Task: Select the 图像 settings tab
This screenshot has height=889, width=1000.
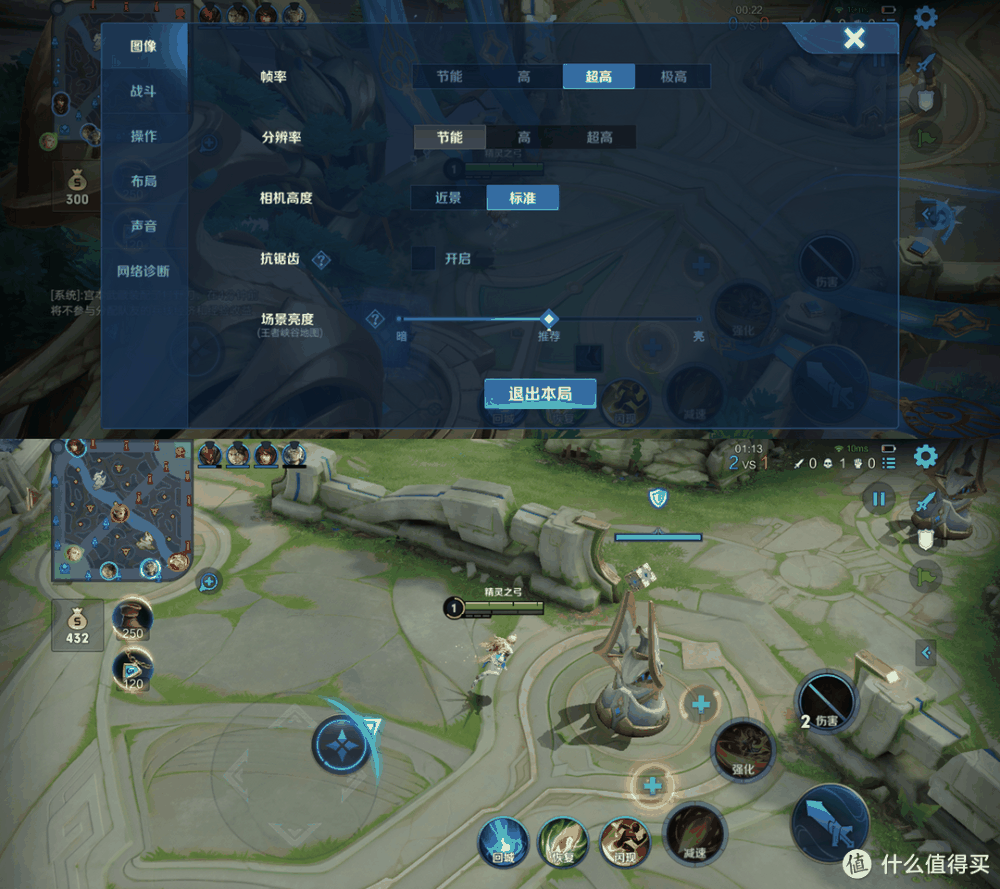Action: coord(143,46)
